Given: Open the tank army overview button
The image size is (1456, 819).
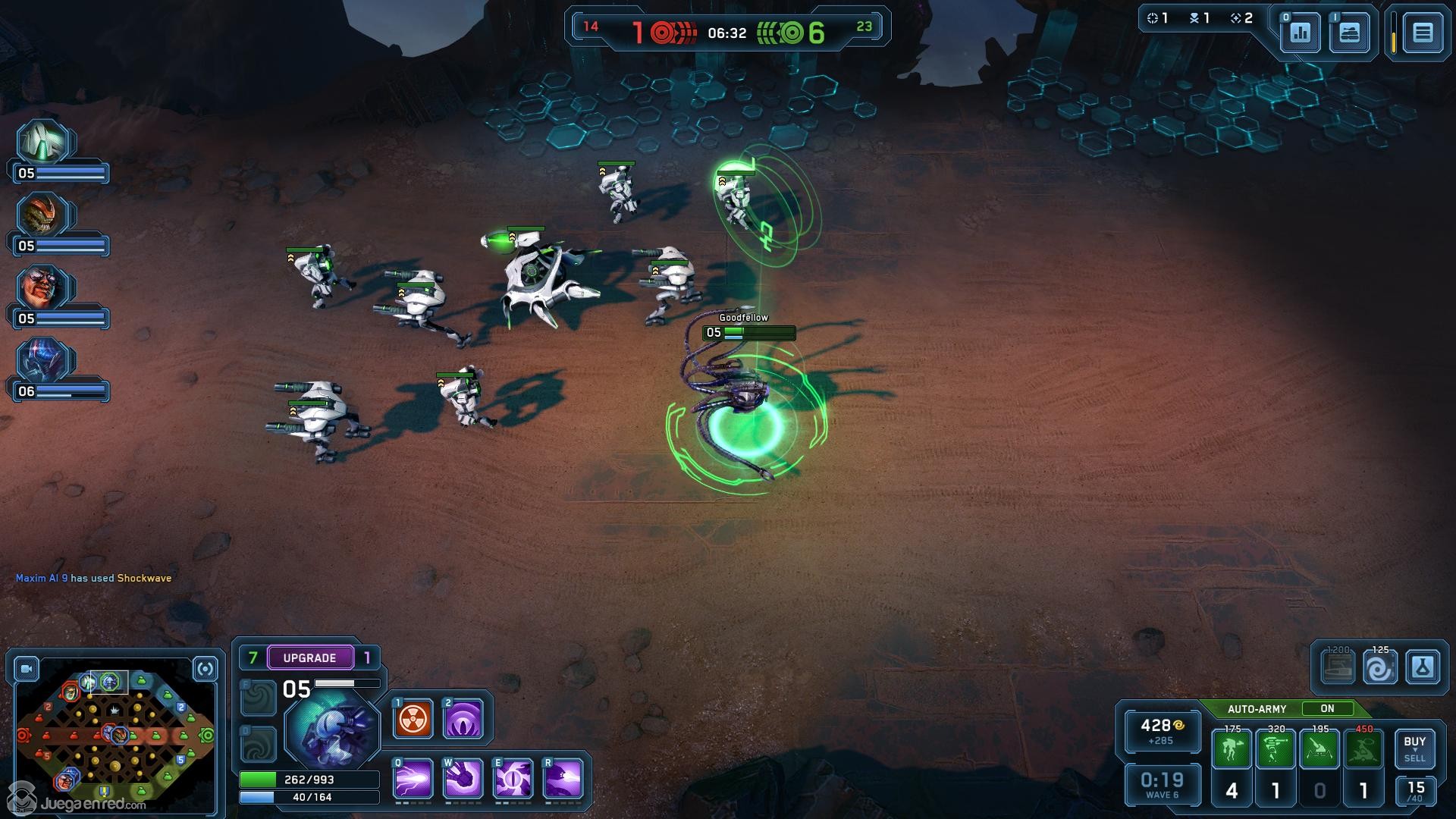Looking at the screenshot, I should point(1349,33).
